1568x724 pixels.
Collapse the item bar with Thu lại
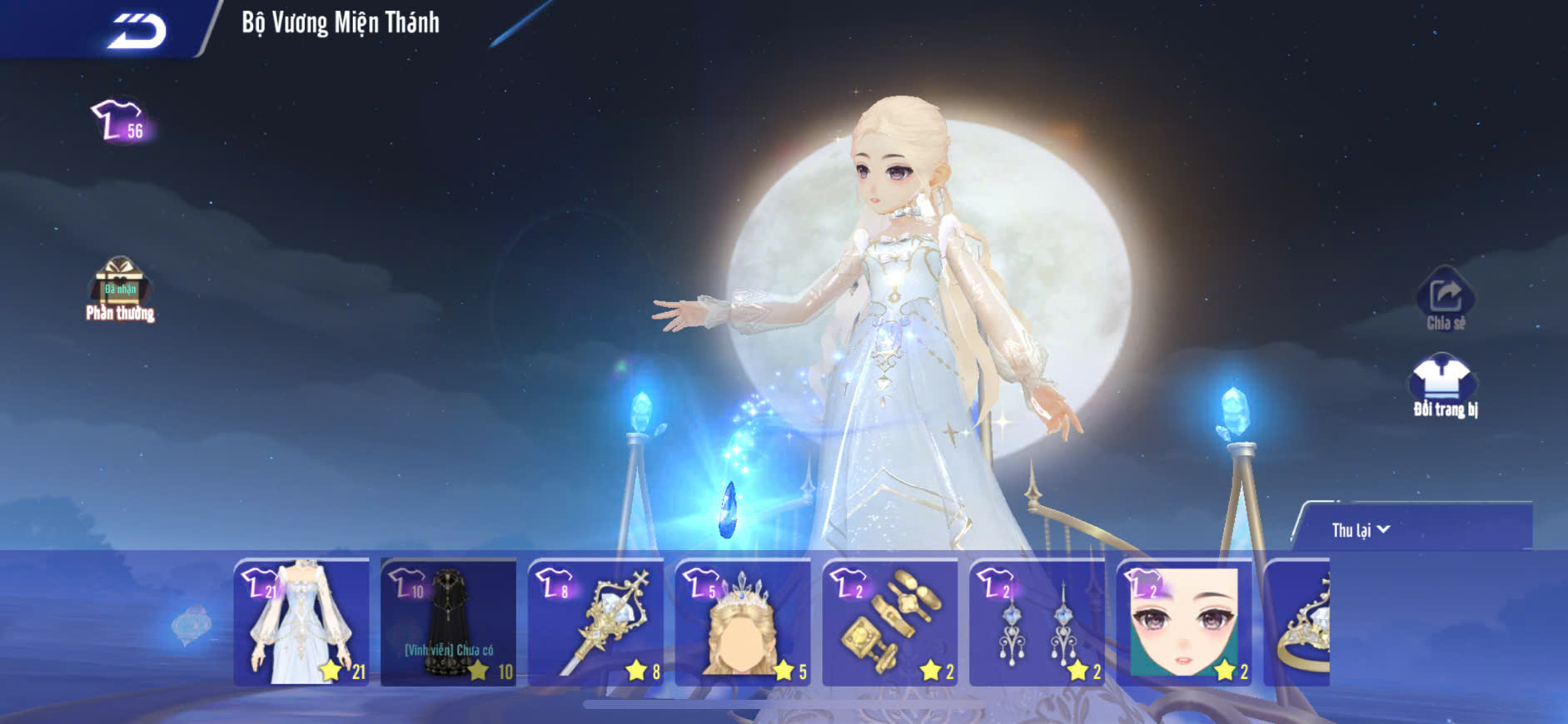[1361, 530]
